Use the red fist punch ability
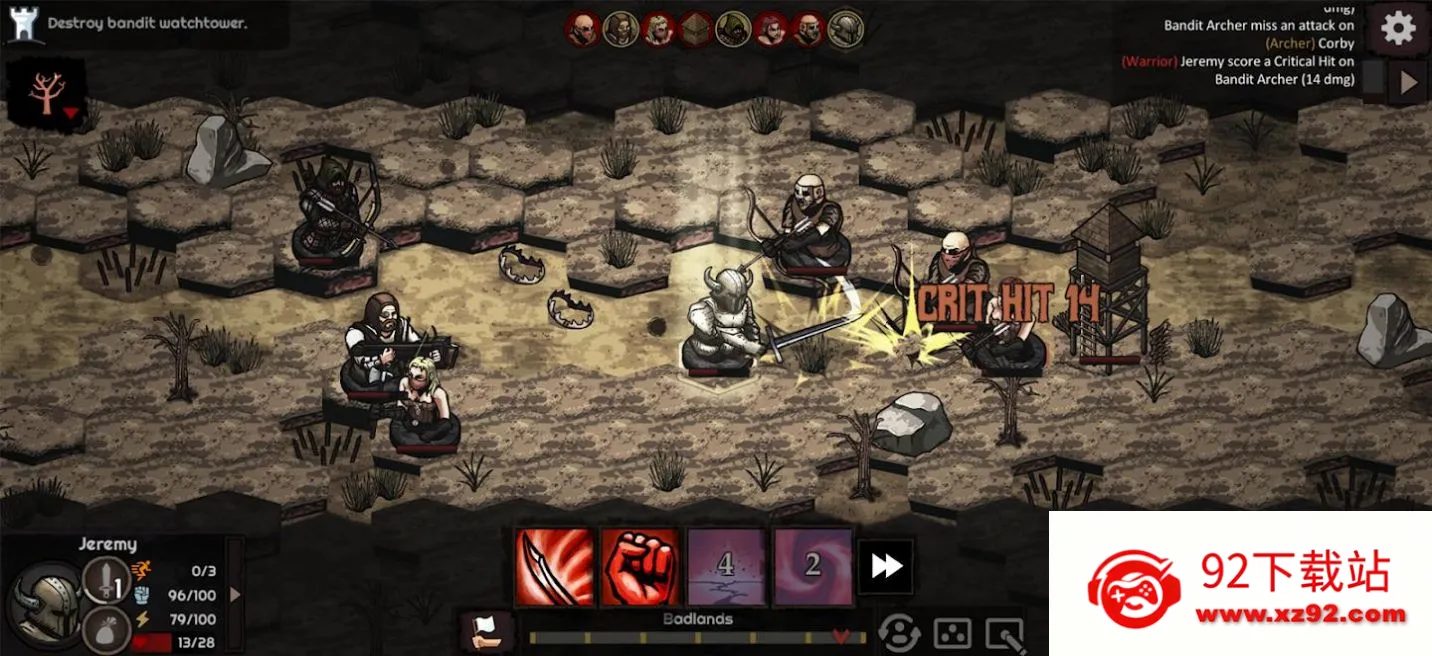Image resolution: width=1432 pixels, height=656 pixels. [640, 567]
